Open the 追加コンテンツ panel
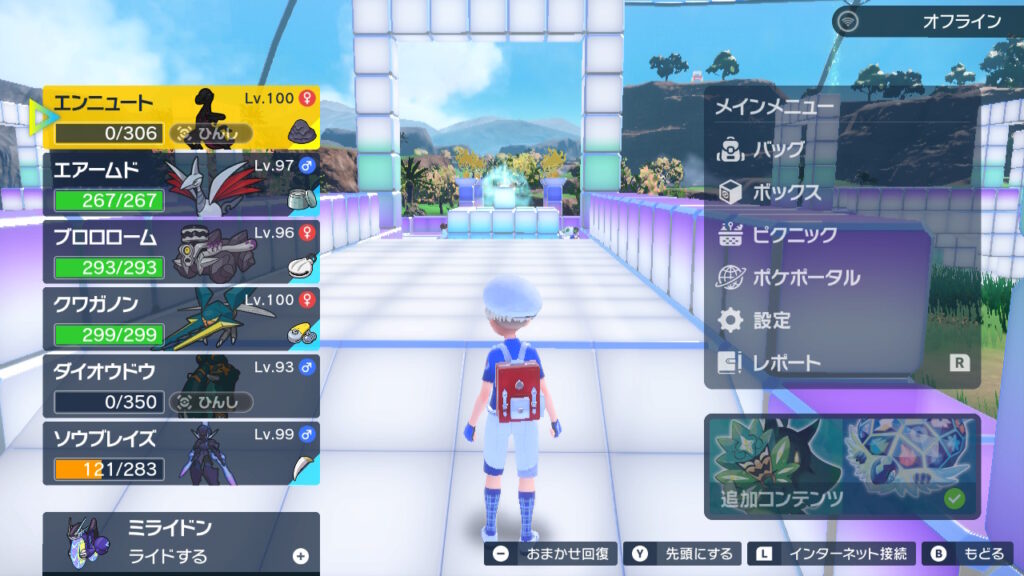 tap(842, 466)
